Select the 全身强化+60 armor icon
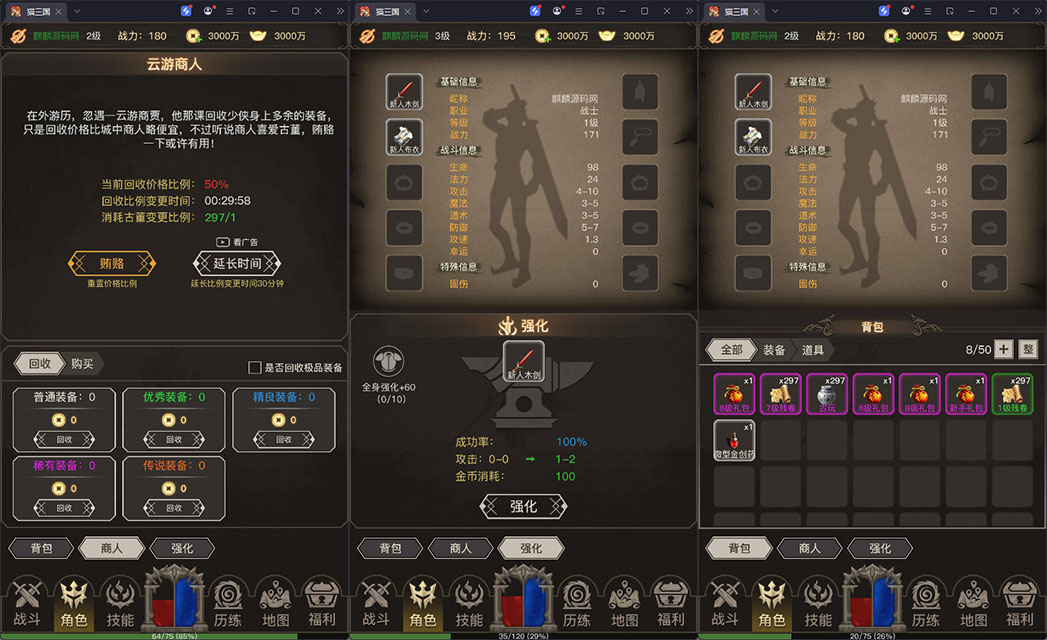The height and width of the screenshot is (640, 1047). pos(389,364)
